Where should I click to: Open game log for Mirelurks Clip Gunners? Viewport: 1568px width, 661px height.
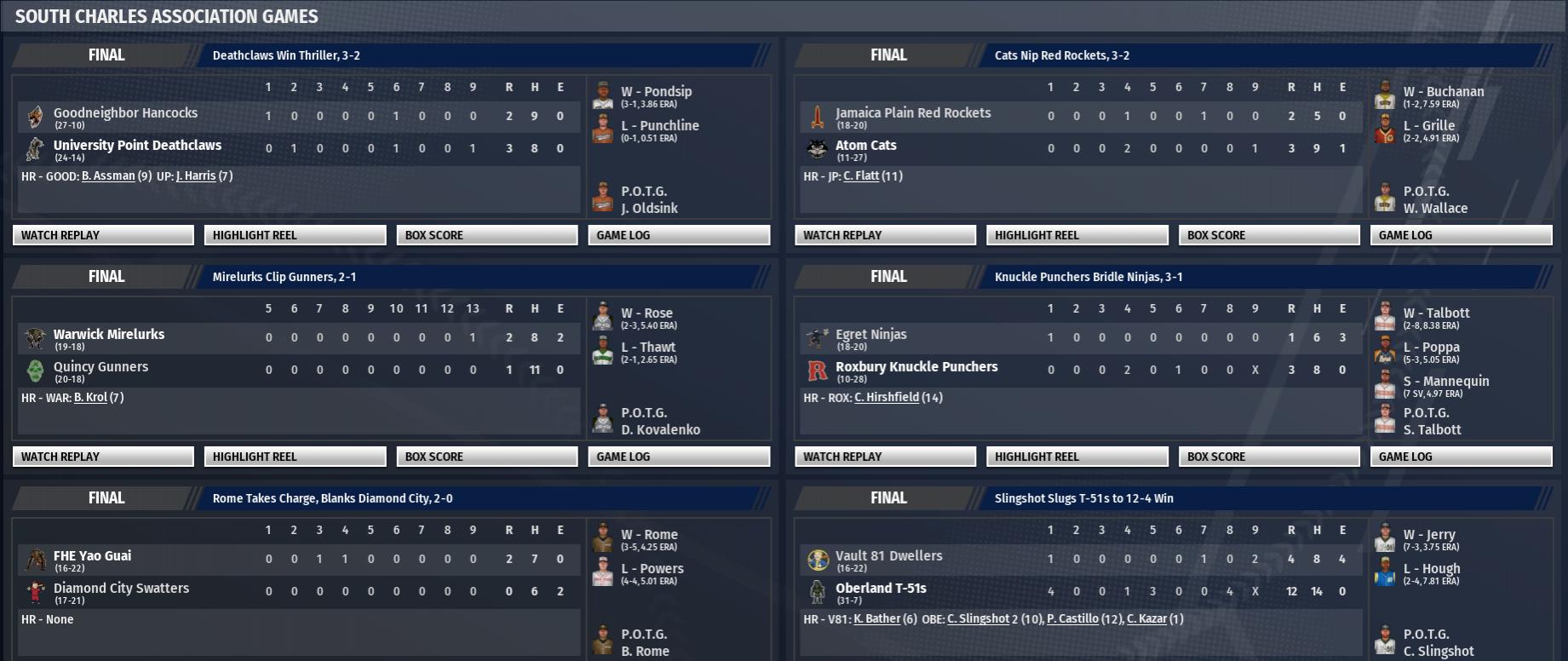(x=679, y=457)
